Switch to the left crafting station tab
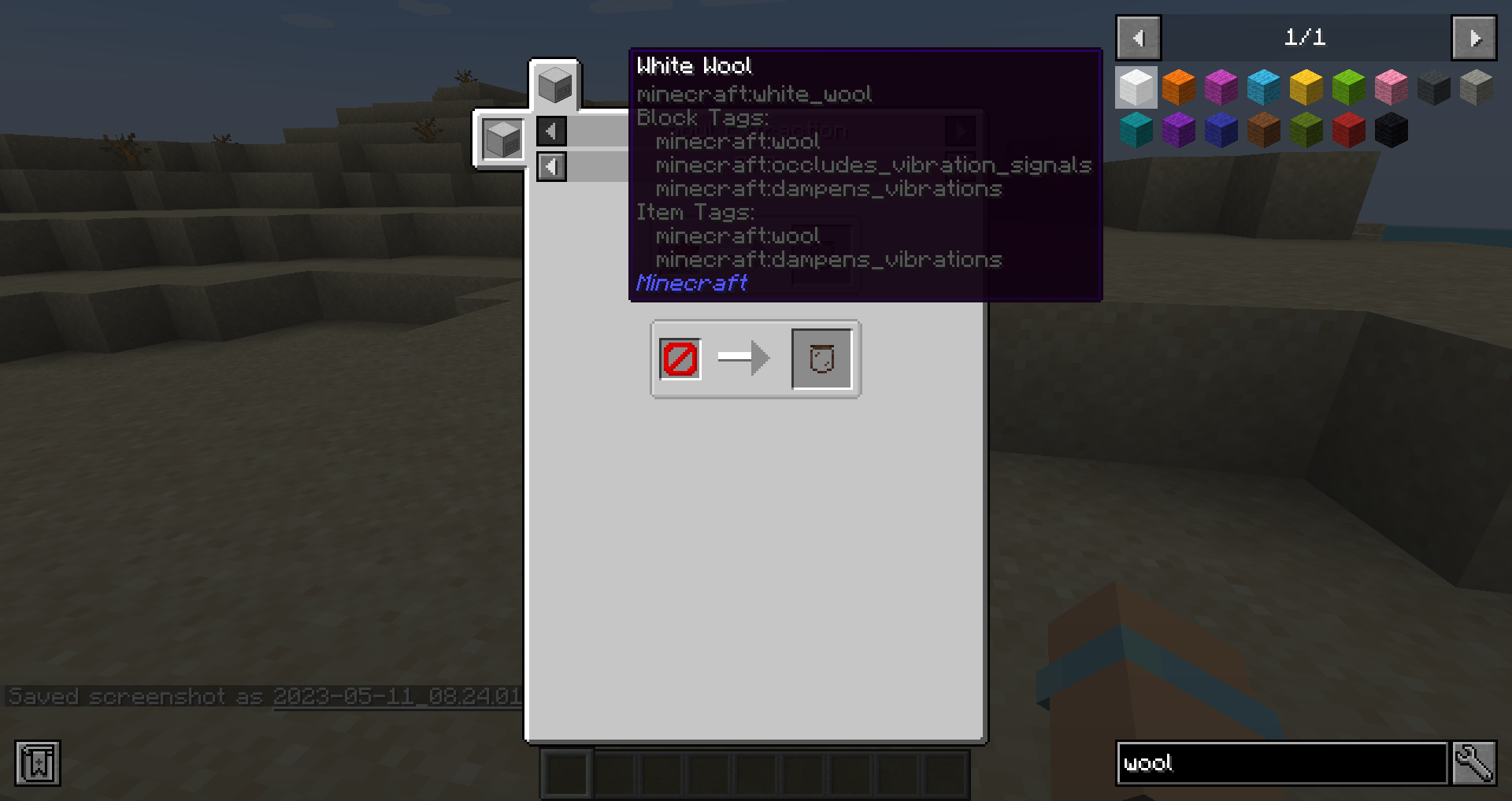The image size is (1512, 801). click(502, 139)
